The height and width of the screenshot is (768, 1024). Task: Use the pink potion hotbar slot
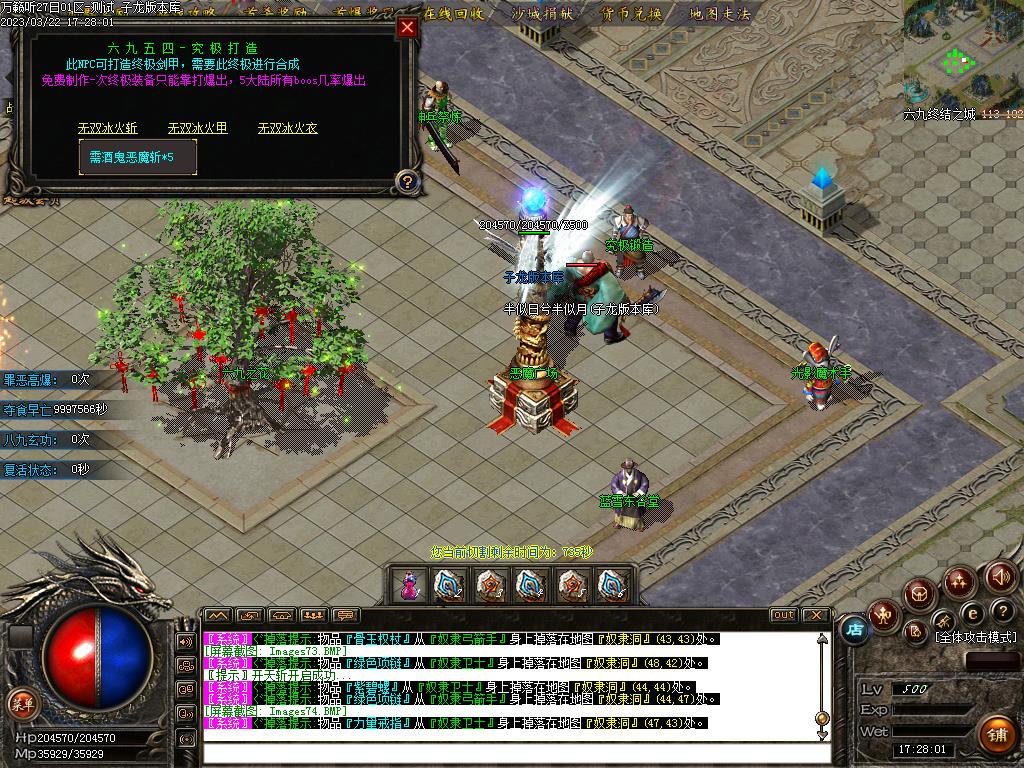click(x=408, y=585)
